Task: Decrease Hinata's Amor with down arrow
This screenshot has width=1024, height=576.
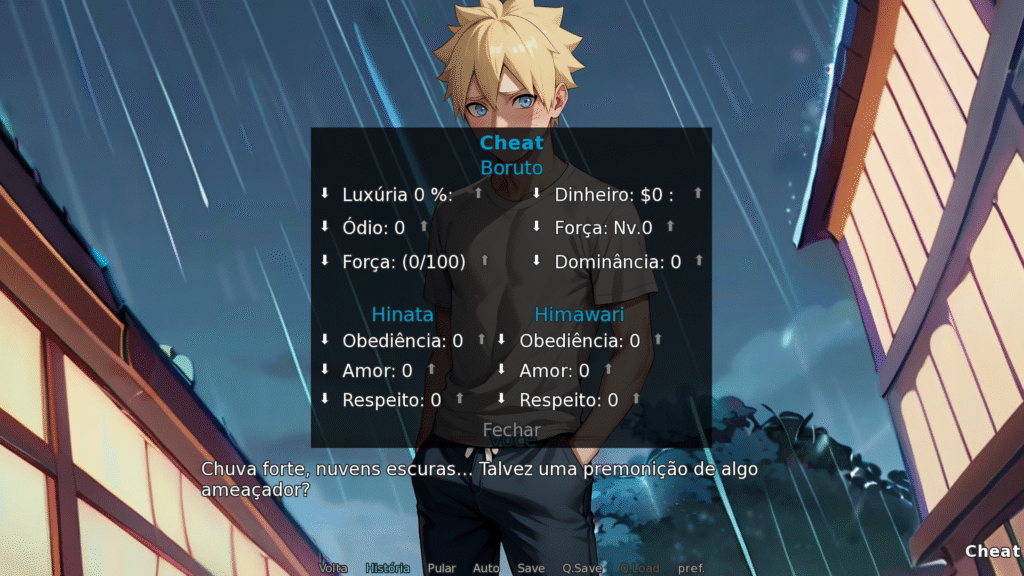Action: pyautogui.click(x=324, y=370)
